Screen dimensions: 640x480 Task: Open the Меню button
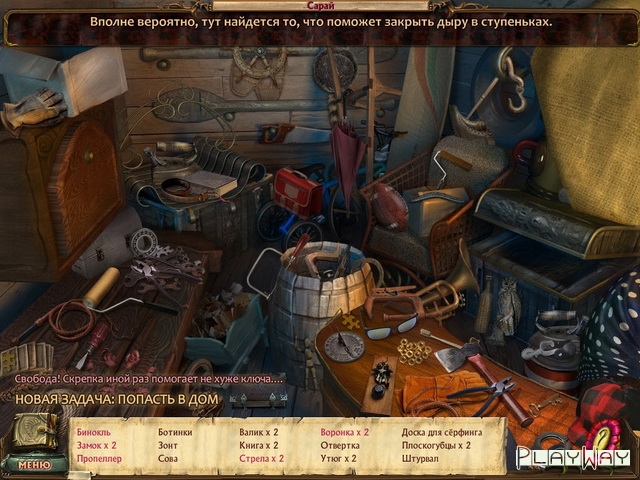(x=34, y=464)
